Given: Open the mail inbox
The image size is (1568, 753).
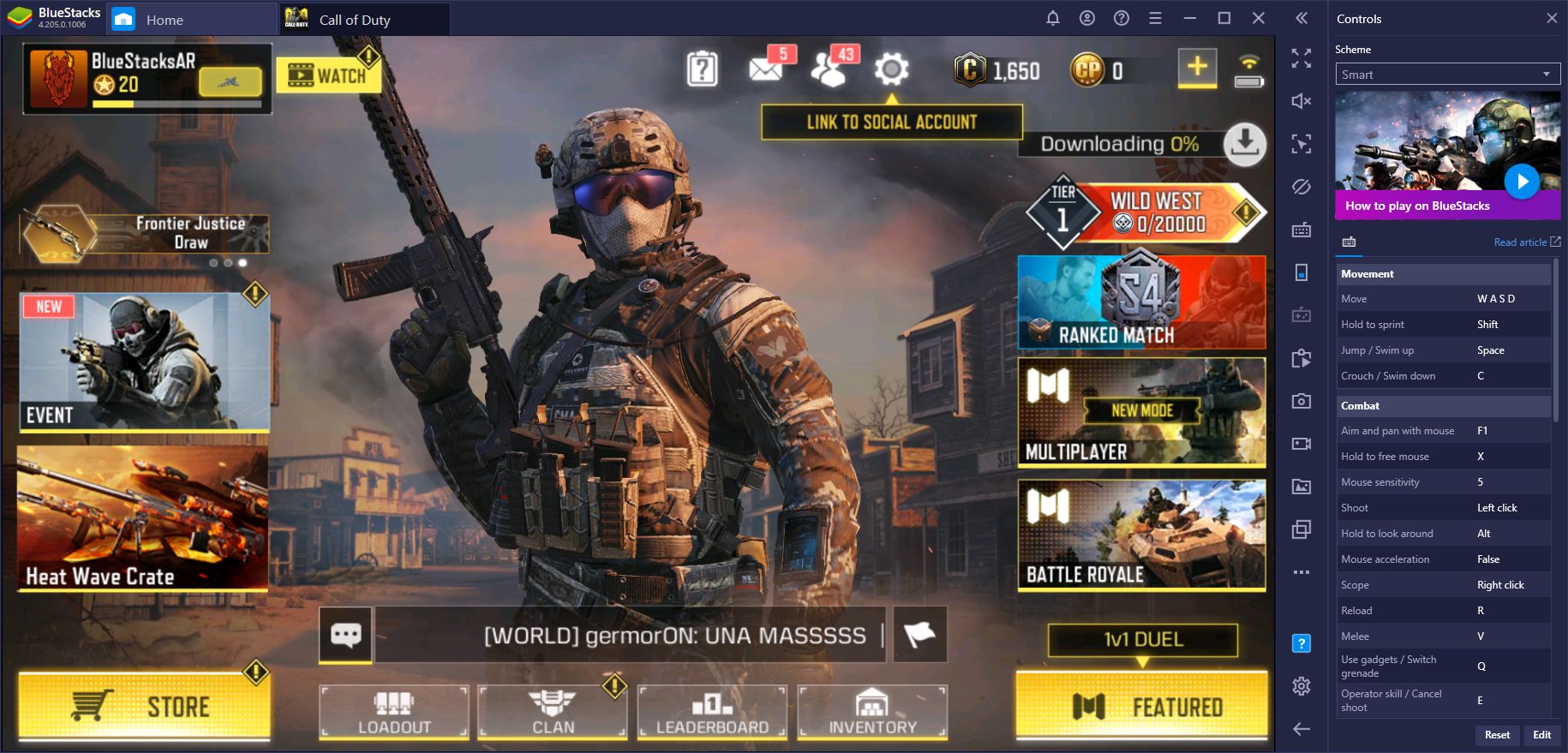Looking at the screenshot, I should 765,69.
